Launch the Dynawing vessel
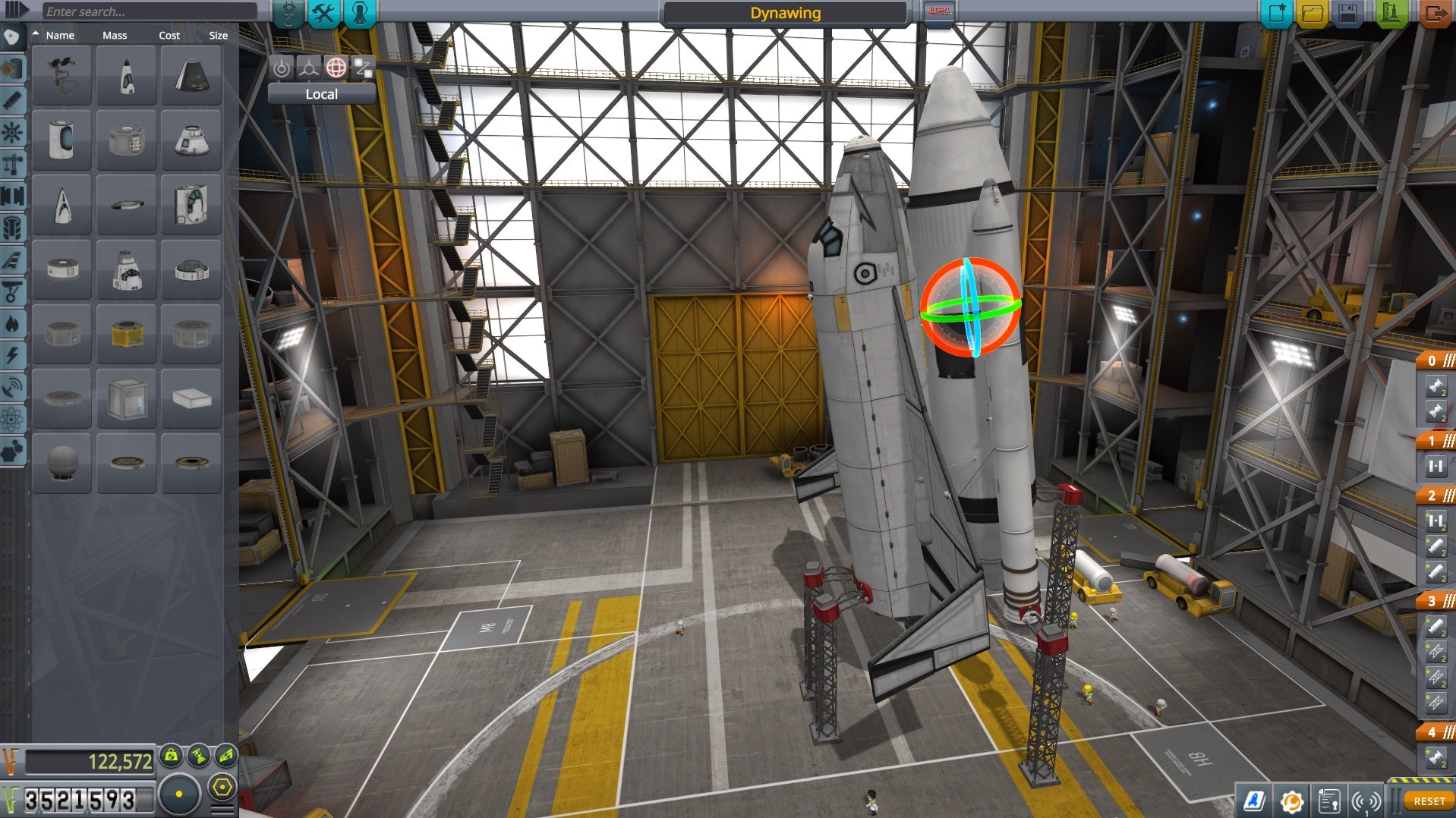 coord(1391,12)
